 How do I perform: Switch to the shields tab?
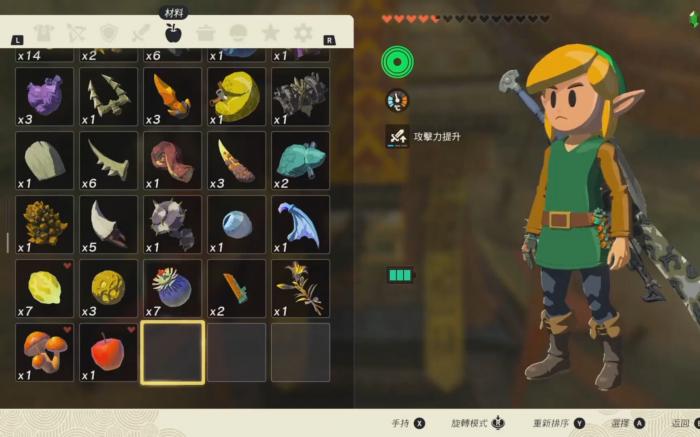(108, 34)
